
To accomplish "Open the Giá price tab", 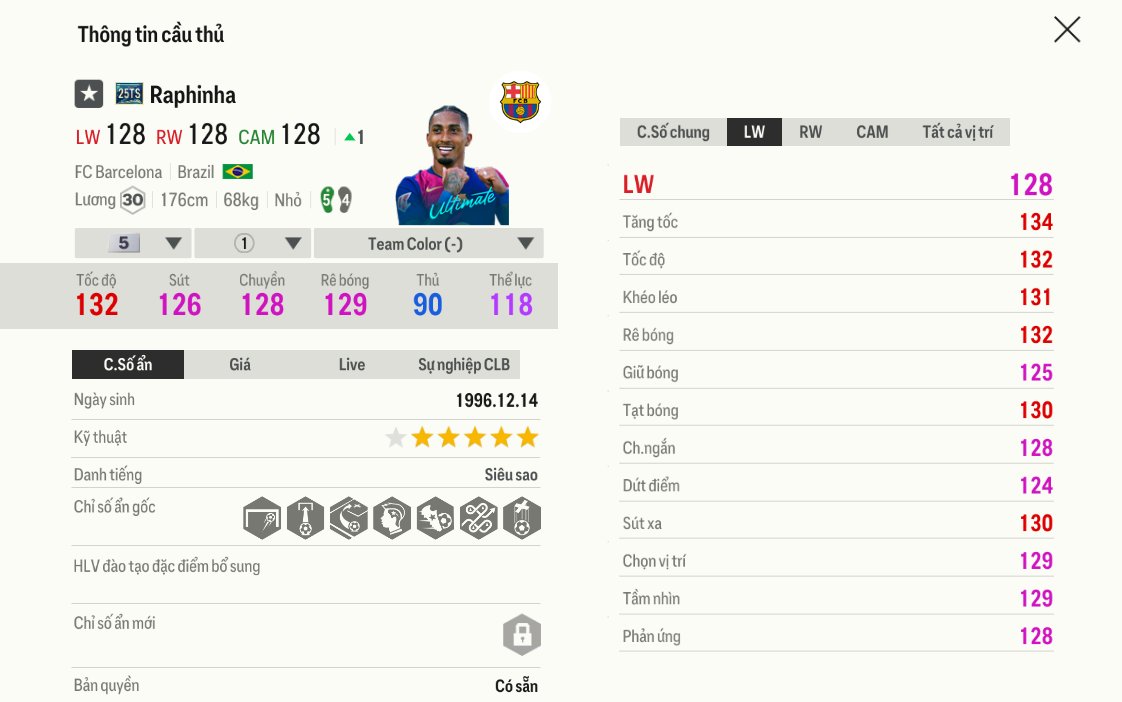I will [x=240, y=365].
